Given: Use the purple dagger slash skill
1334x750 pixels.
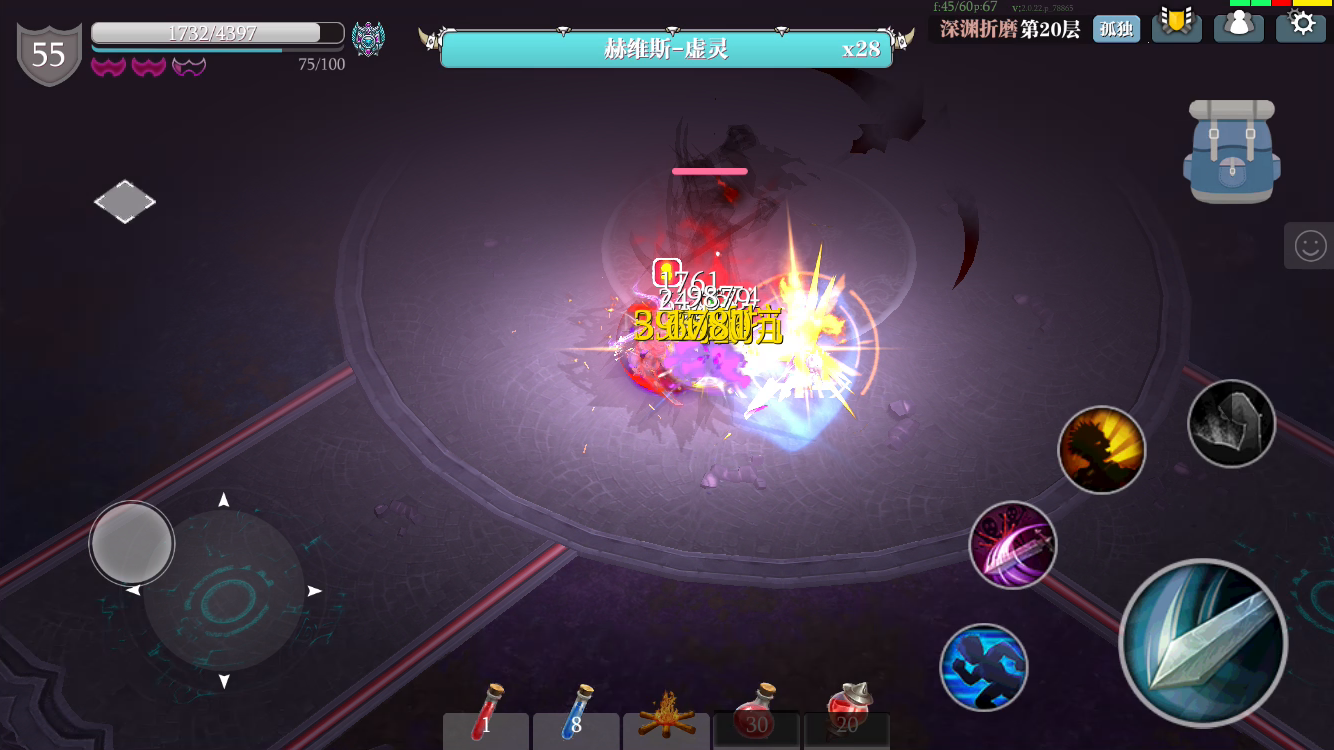Looking at the screenshot, I should 1013,545.
